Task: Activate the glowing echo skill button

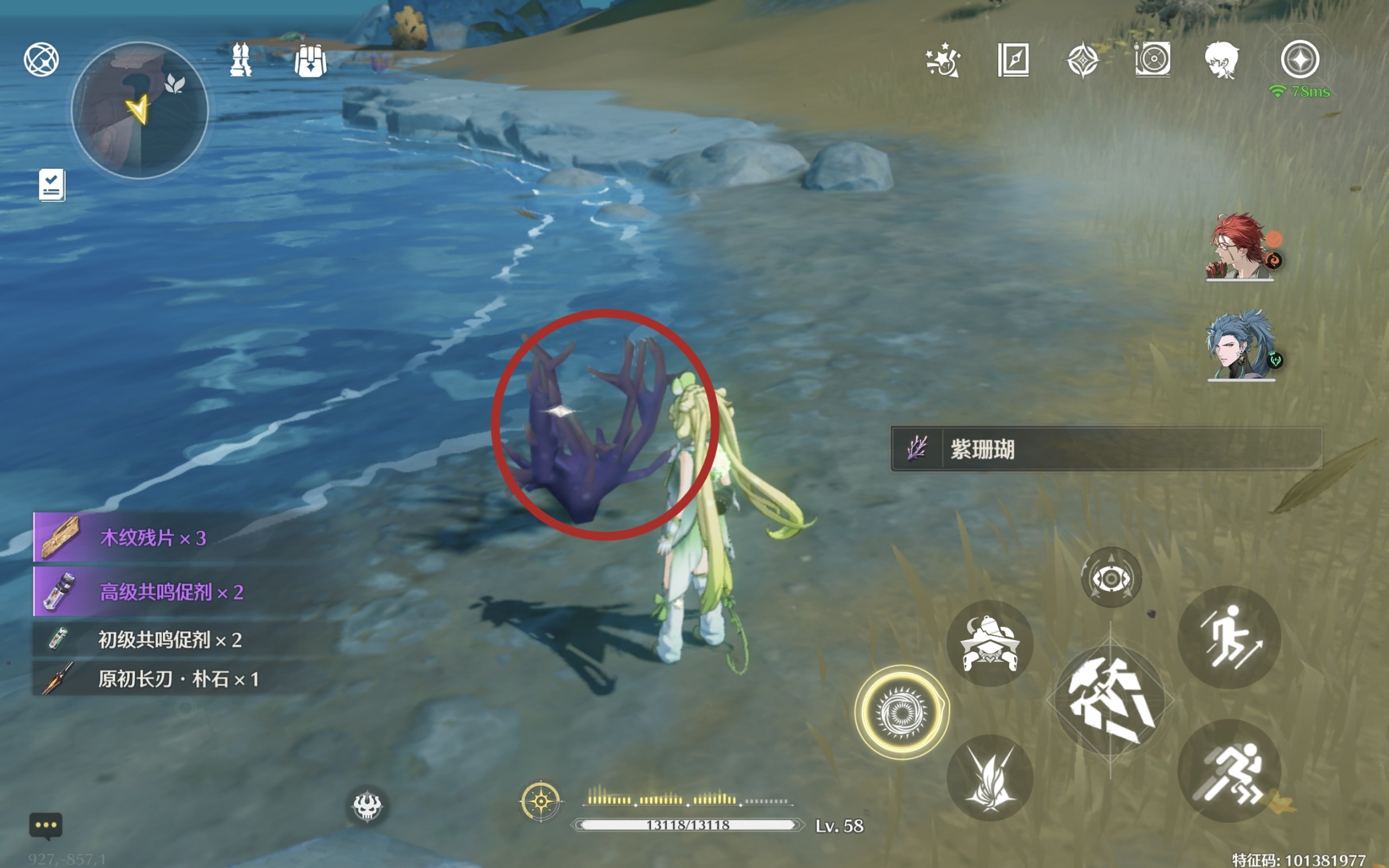Action: click(x=902, y=712)
